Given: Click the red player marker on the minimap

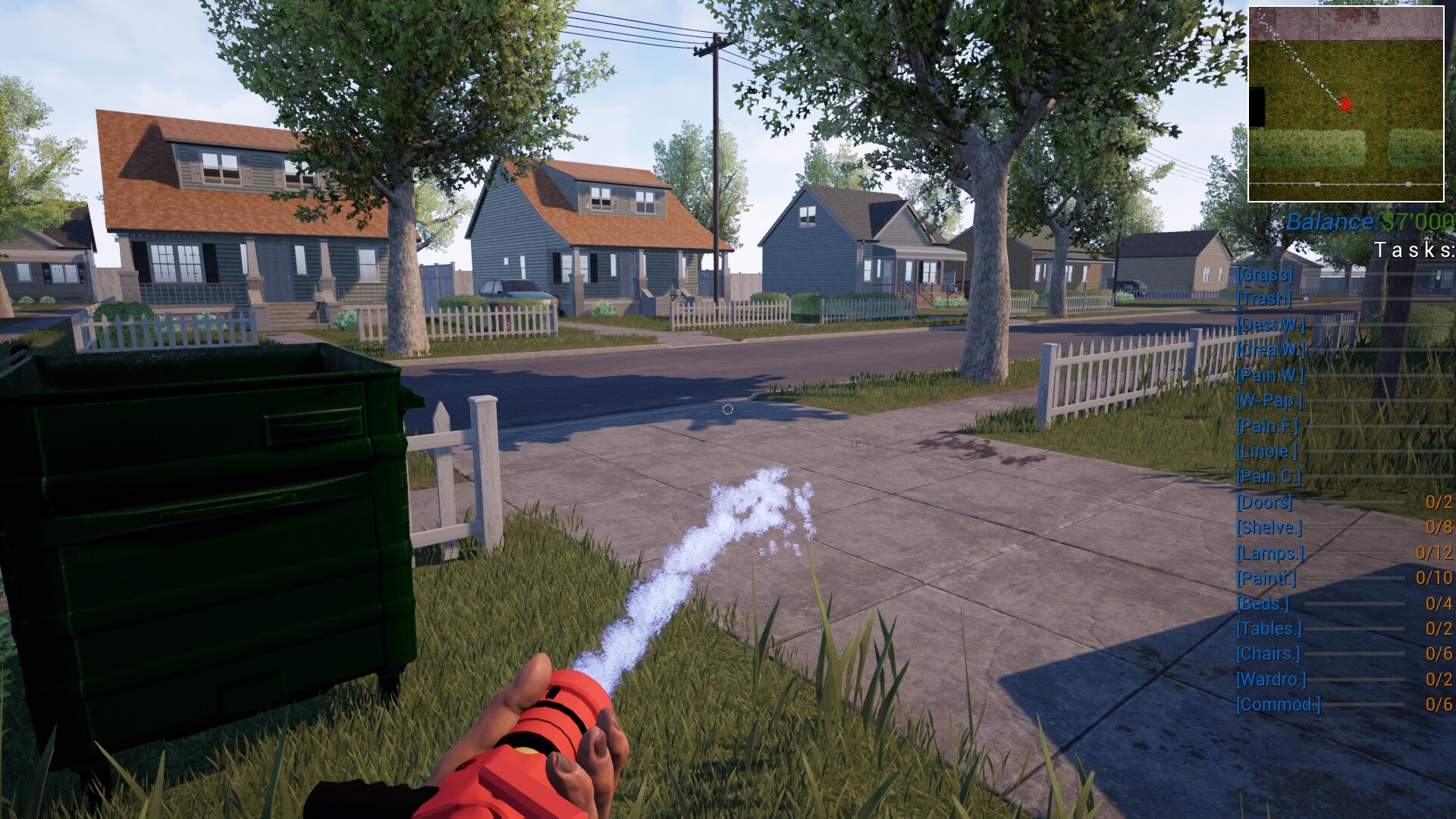Looking at the screenshot, I should (1345, 105).
